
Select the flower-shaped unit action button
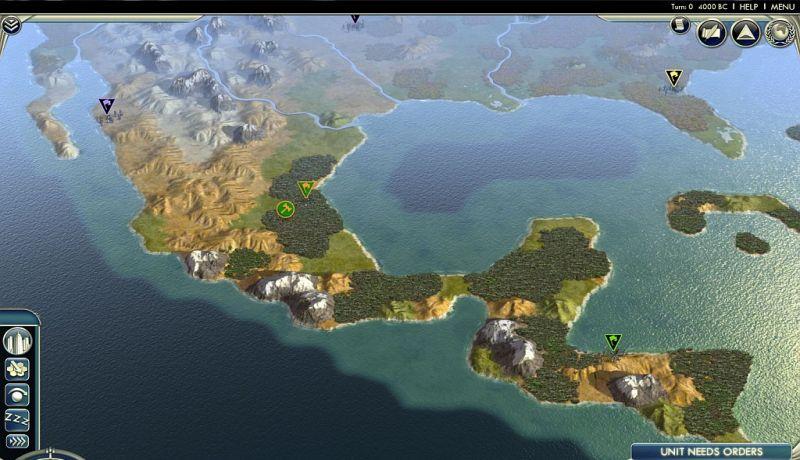tap(17, 370)
